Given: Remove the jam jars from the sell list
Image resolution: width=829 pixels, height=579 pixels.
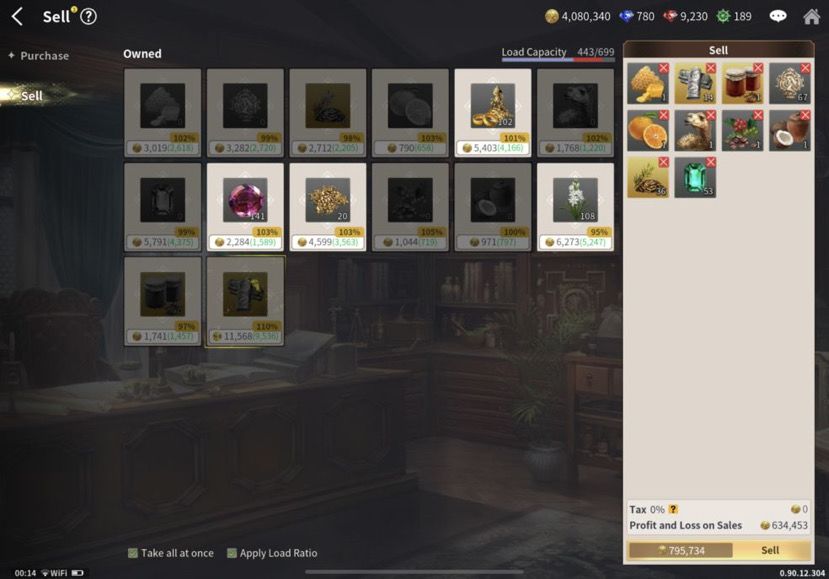Looking at the screenshot, I should coord(758,68).
